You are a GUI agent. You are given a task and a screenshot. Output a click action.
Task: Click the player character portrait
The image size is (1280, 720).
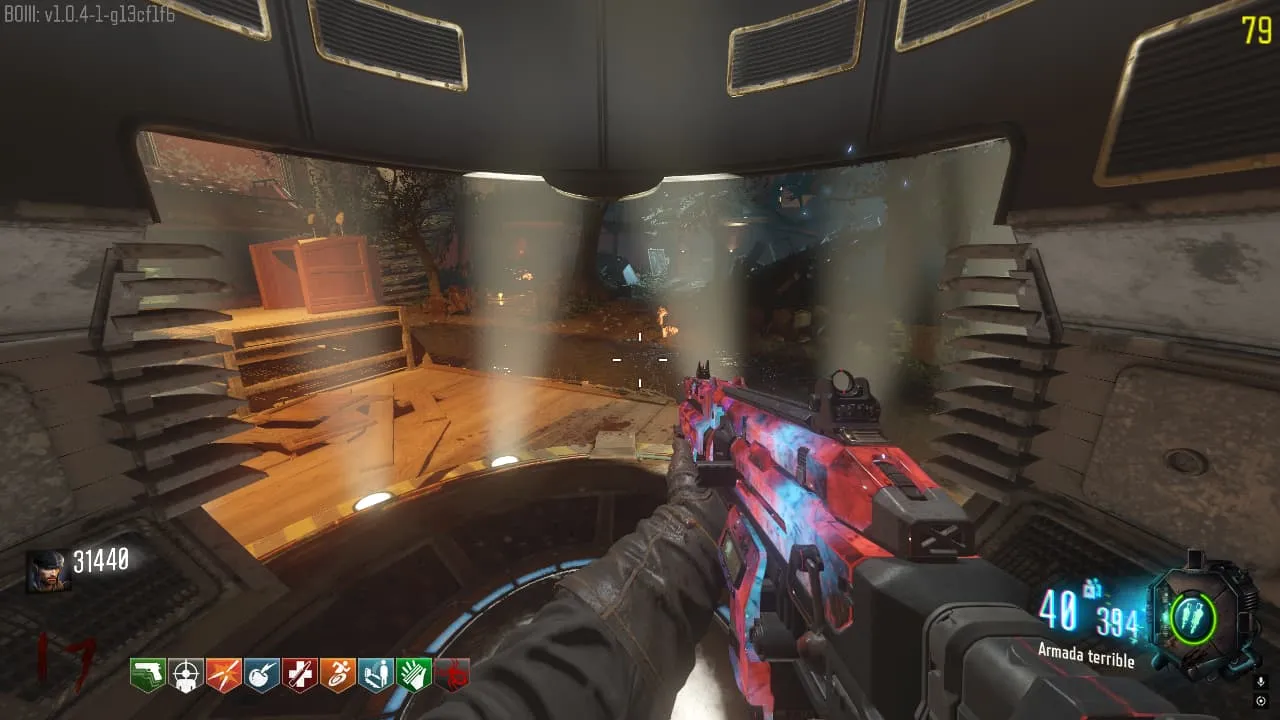click(48, 571)
